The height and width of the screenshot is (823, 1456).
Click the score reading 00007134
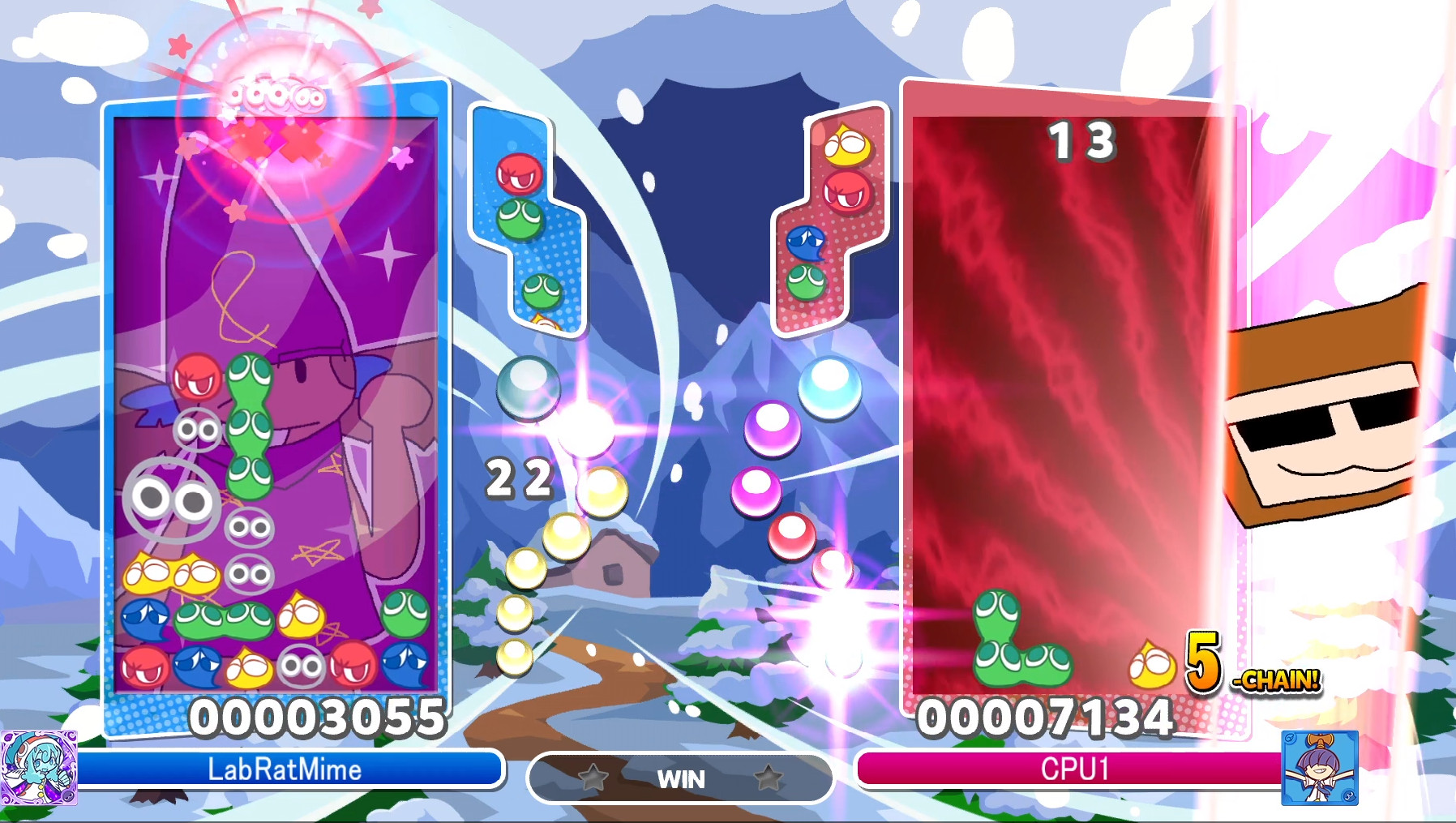[1046, 718]
